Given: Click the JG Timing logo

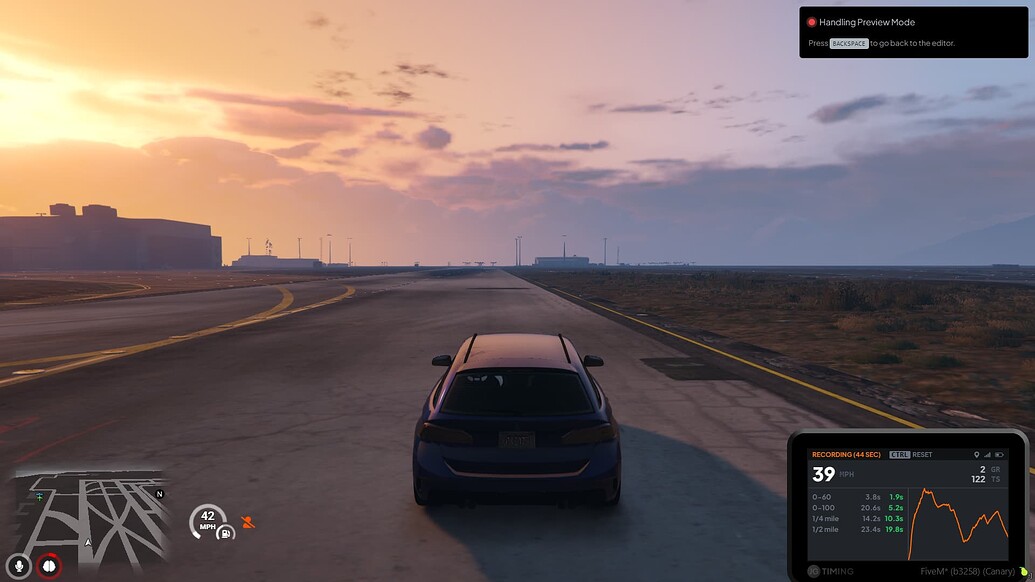Looking at the screenshot, I should 831,572.
